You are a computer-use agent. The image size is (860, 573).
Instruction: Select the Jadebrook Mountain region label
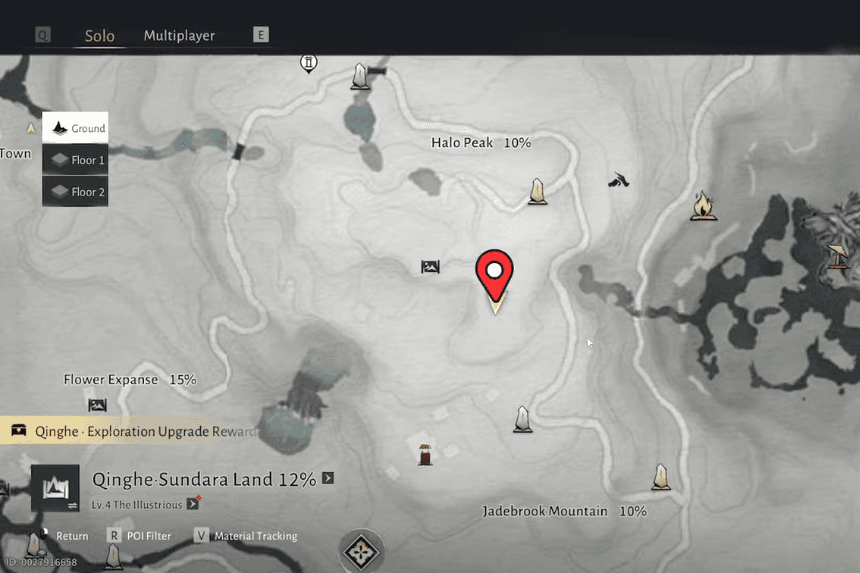point(563,511)
